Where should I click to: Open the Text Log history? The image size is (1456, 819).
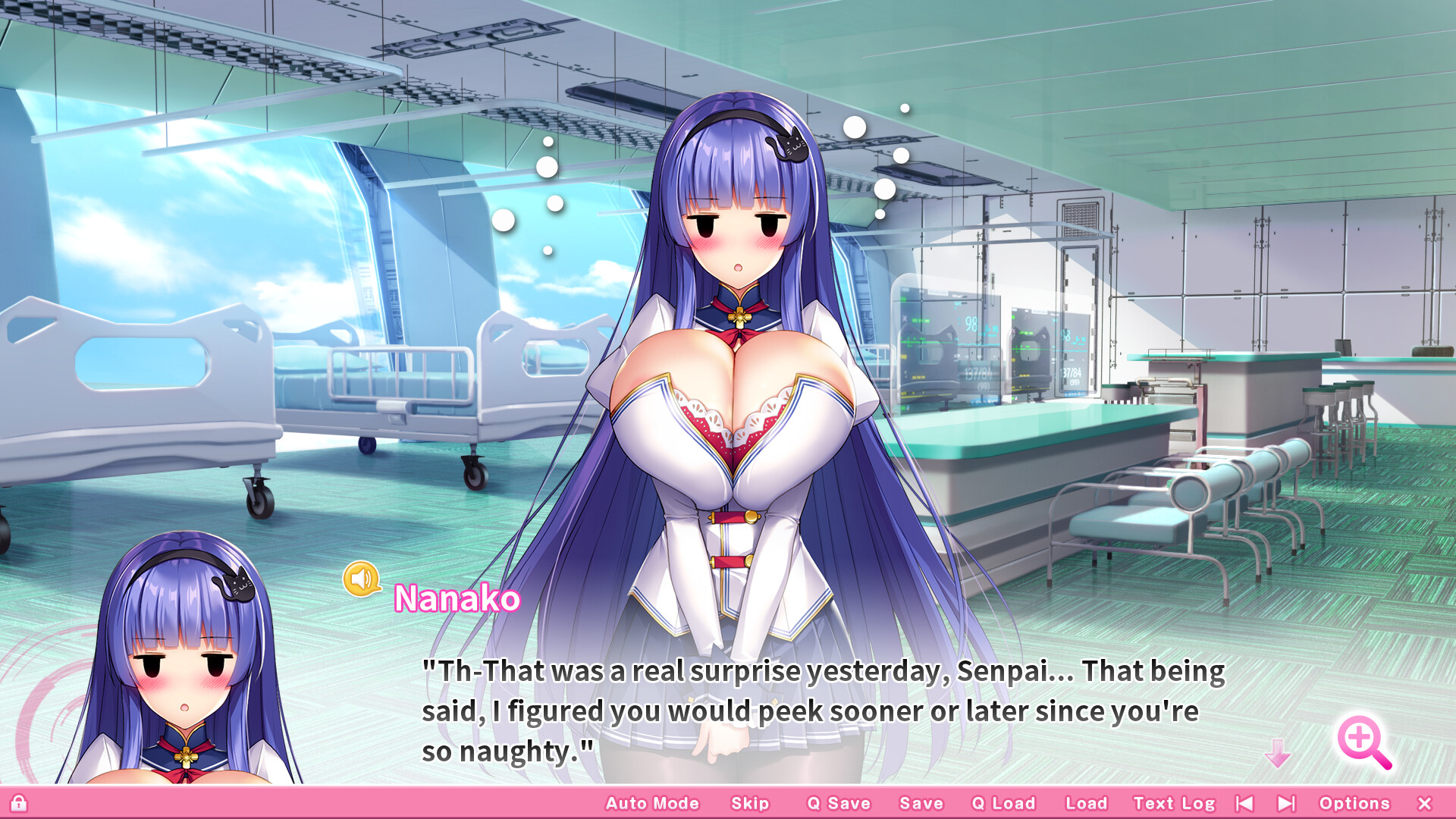click(1175, 803)
